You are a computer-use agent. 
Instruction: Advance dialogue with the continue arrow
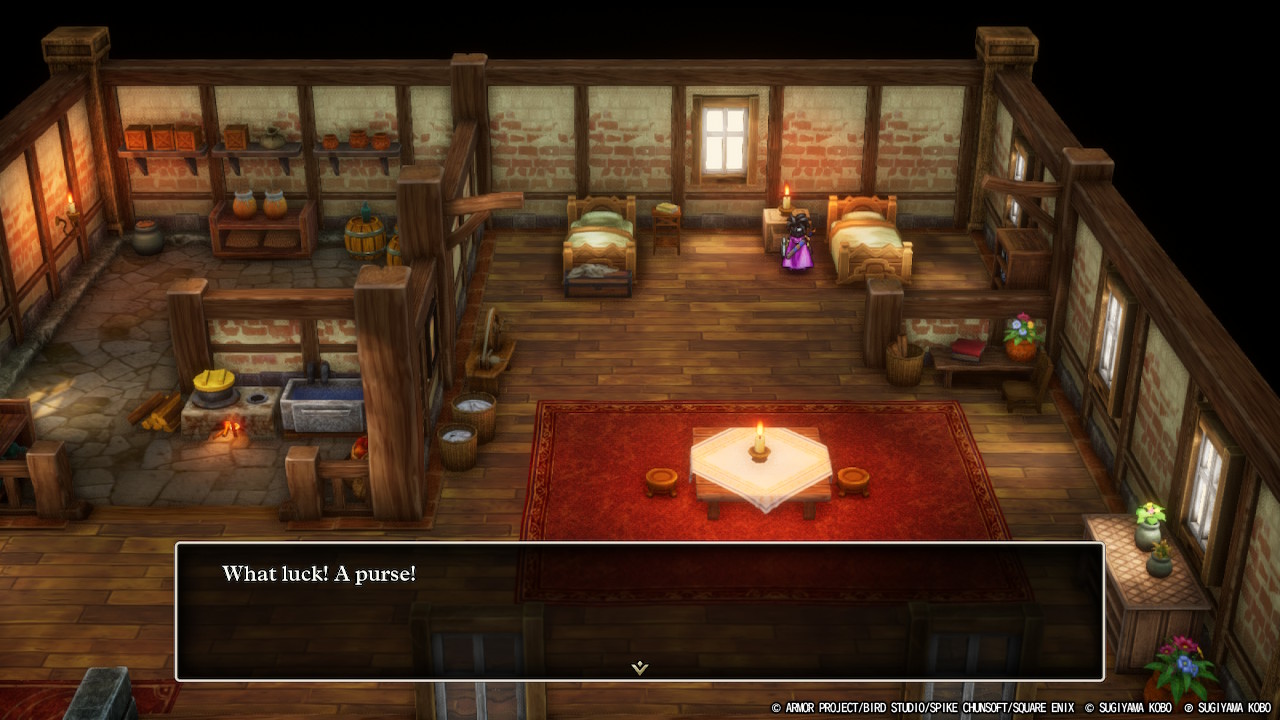[x=640, y=667]
